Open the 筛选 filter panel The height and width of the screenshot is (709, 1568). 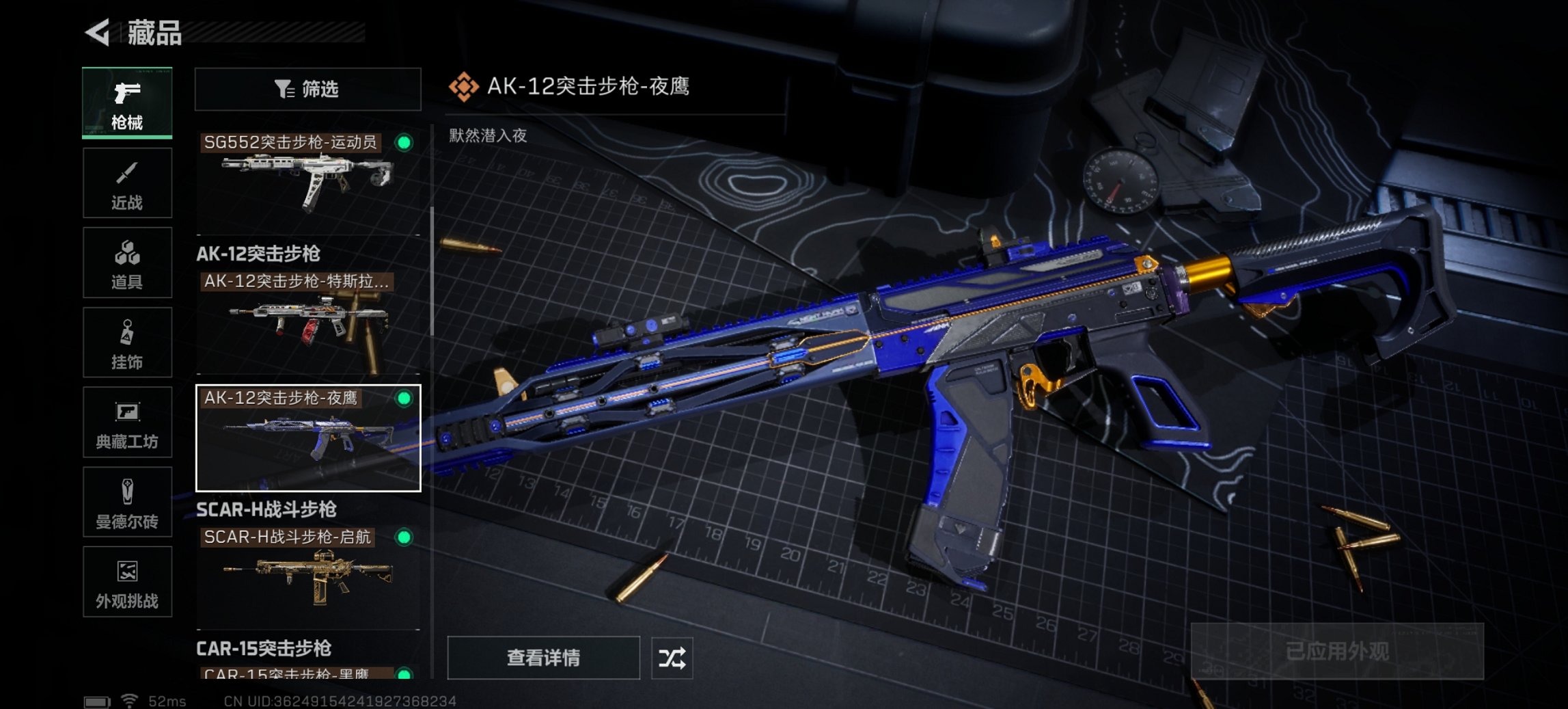[307, 90]
